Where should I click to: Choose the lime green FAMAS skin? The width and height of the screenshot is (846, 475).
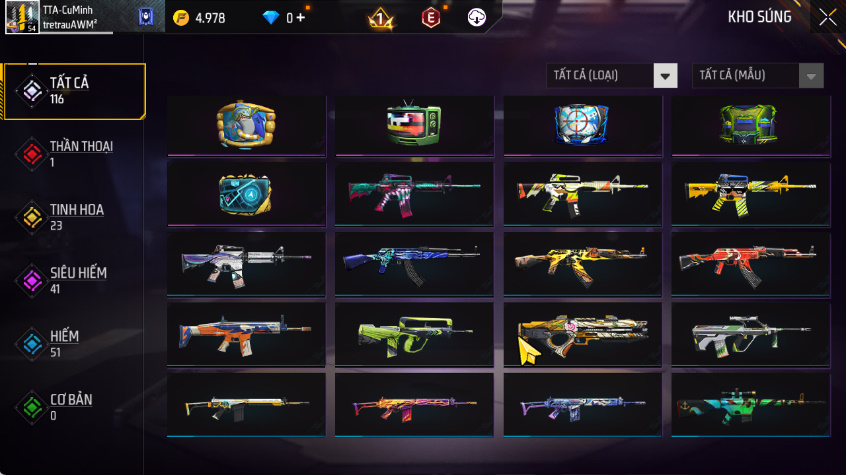[x=414, y=333]
